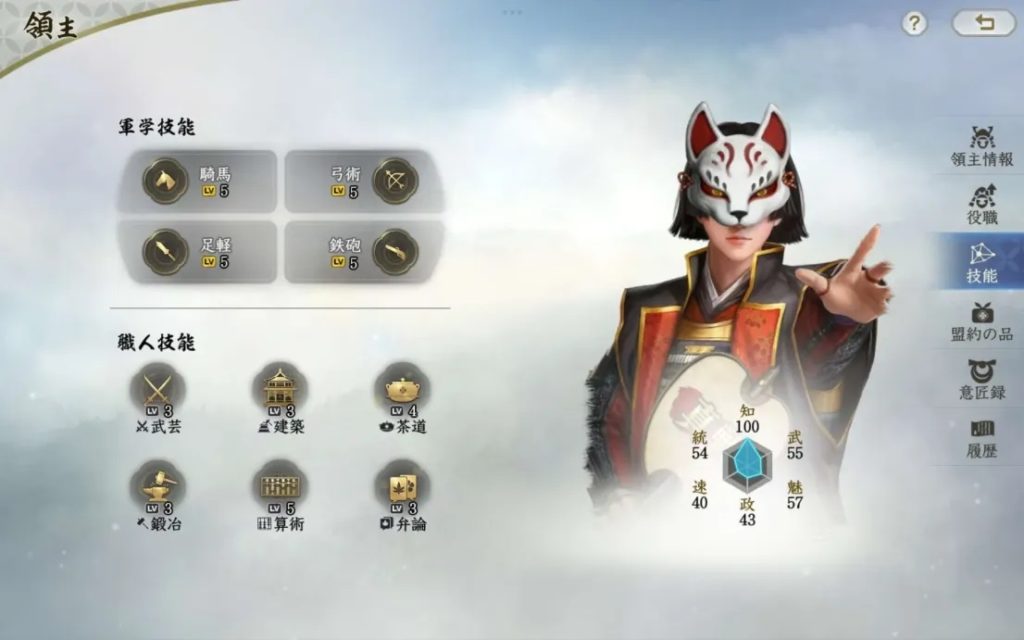The image size is (1024, 640).
Task: Go to the 意匠録 tab
Action: (x=981, y=379)
